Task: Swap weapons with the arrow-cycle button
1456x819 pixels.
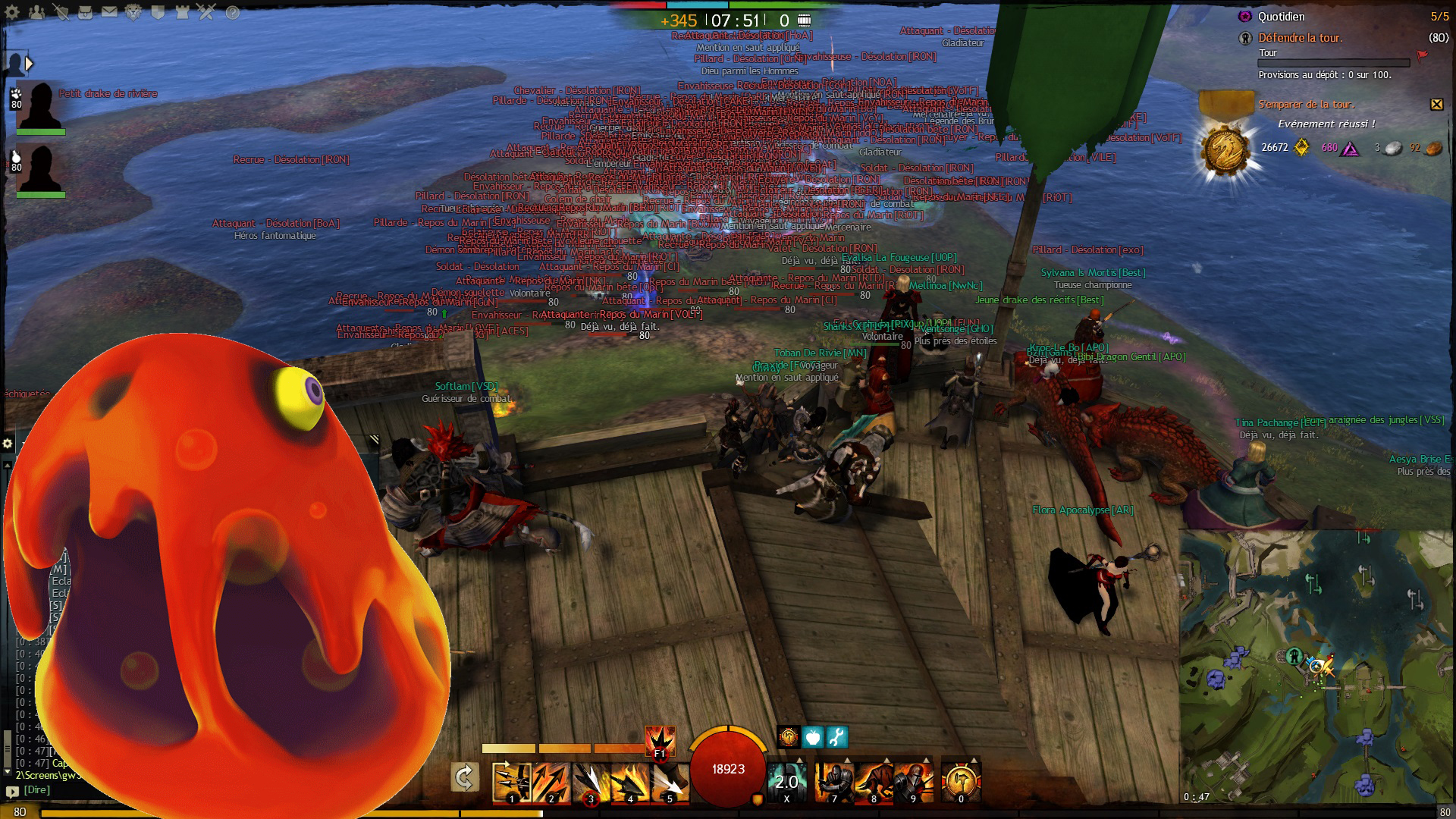Action: click(464, 777)
